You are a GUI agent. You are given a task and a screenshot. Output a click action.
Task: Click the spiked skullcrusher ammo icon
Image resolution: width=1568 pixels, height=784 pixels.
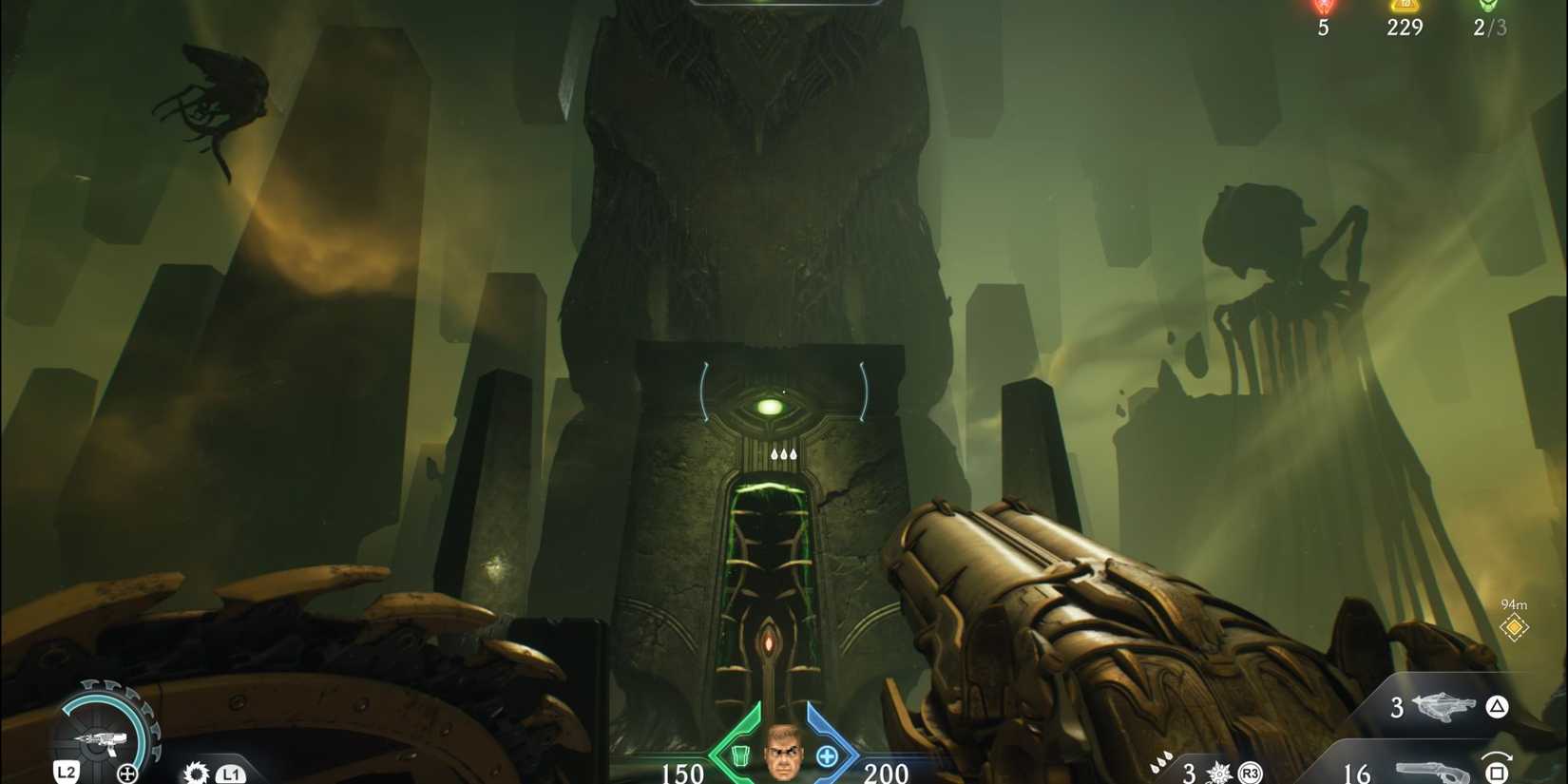[1218, 774]
